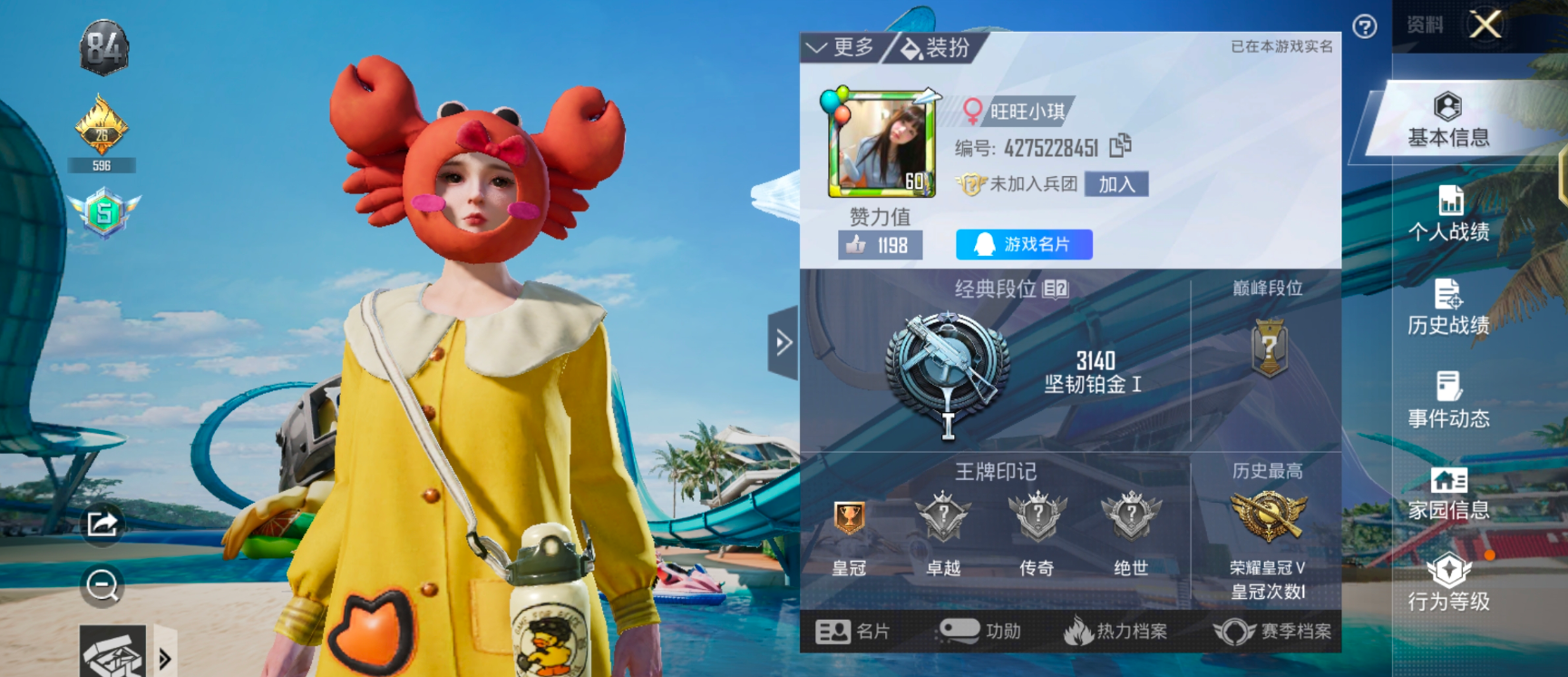
Task: Click the level 596 progress bar
Action: [102, 164]
